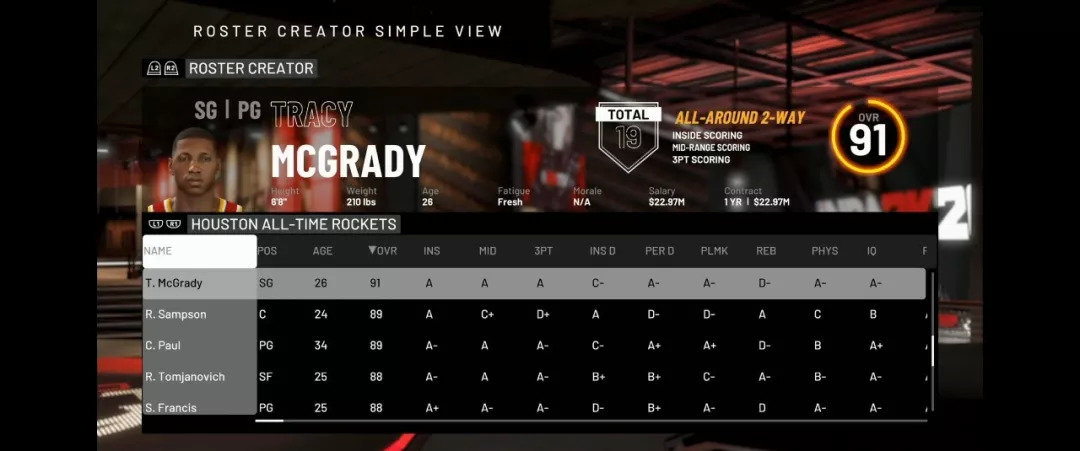This screenshot has width=1080, height=451.
Task: Sort players by the IQ column
Action: point(872,251)
